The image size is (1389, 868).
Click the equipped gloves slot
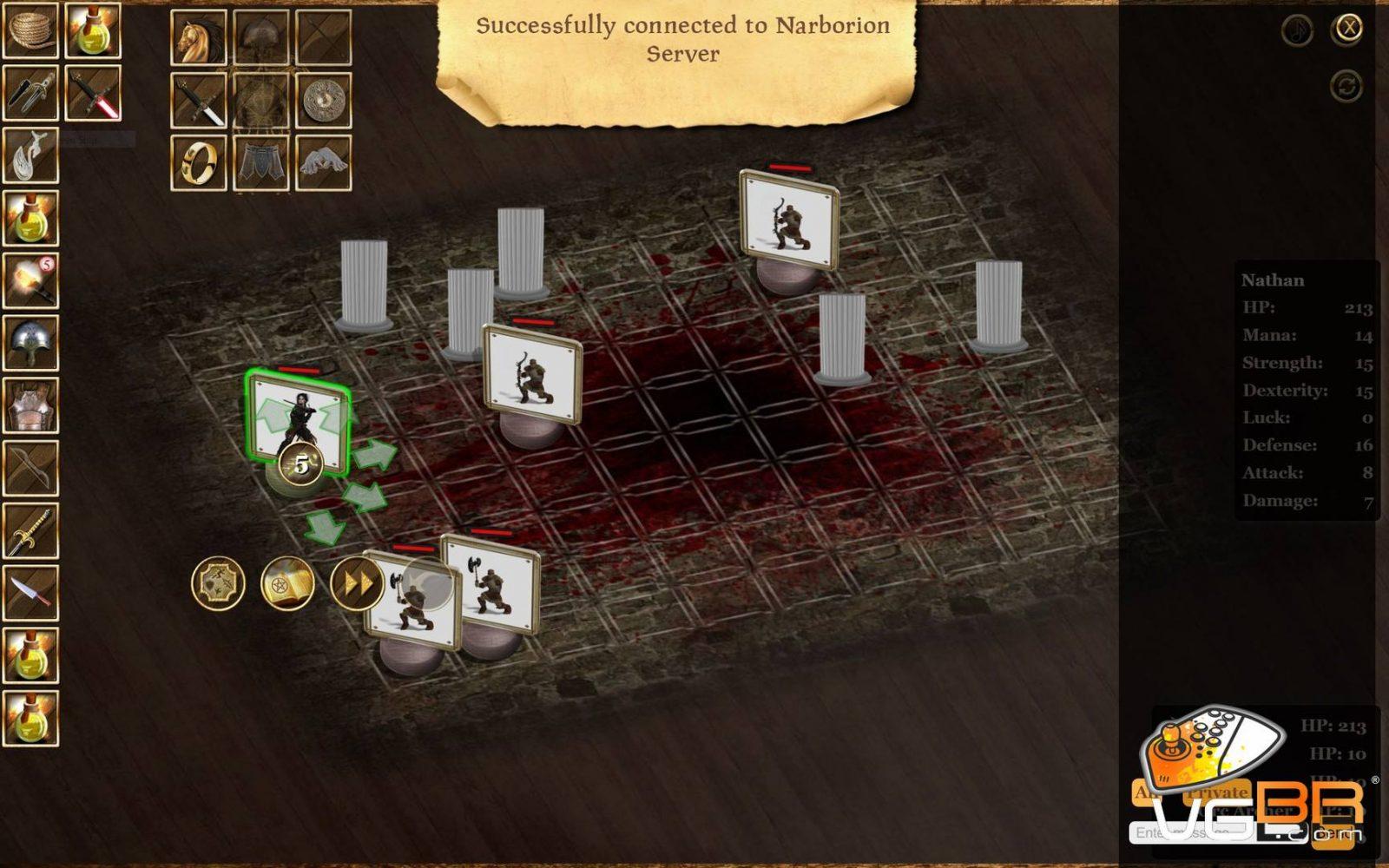click(x=324, y=162)
